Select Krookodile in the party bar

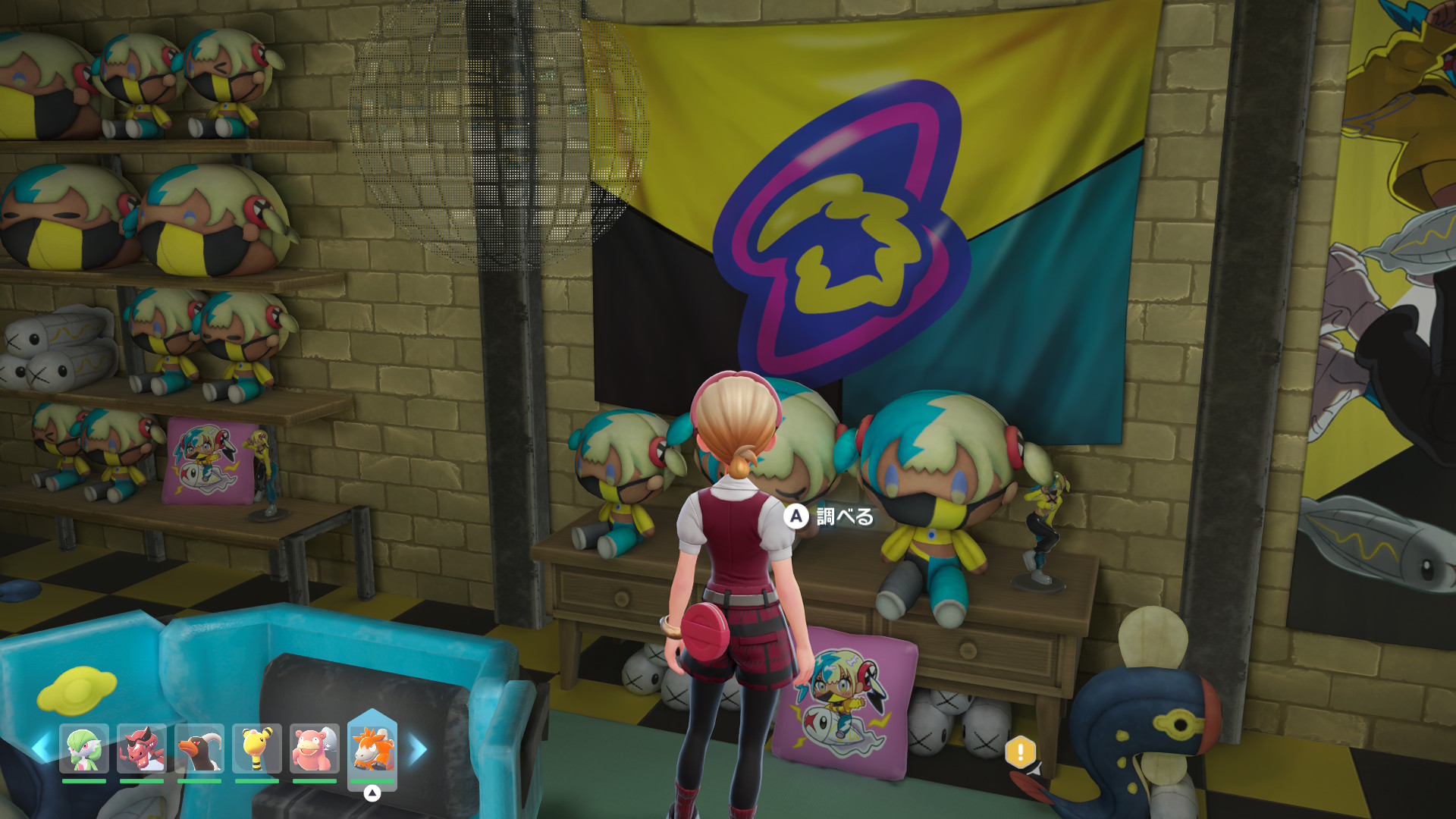(142, 748)
